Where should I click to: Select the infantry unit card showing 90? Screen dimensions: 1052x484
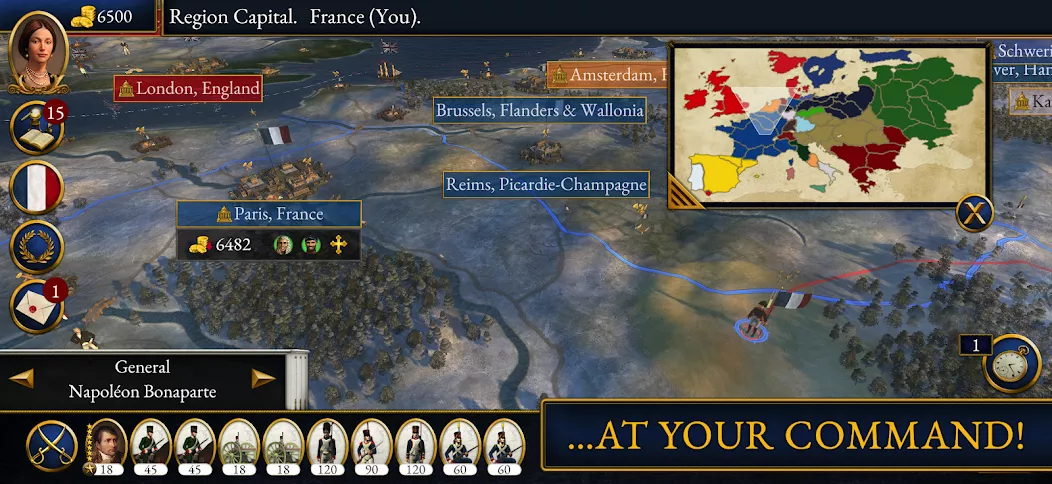click(x=370, y=445)
